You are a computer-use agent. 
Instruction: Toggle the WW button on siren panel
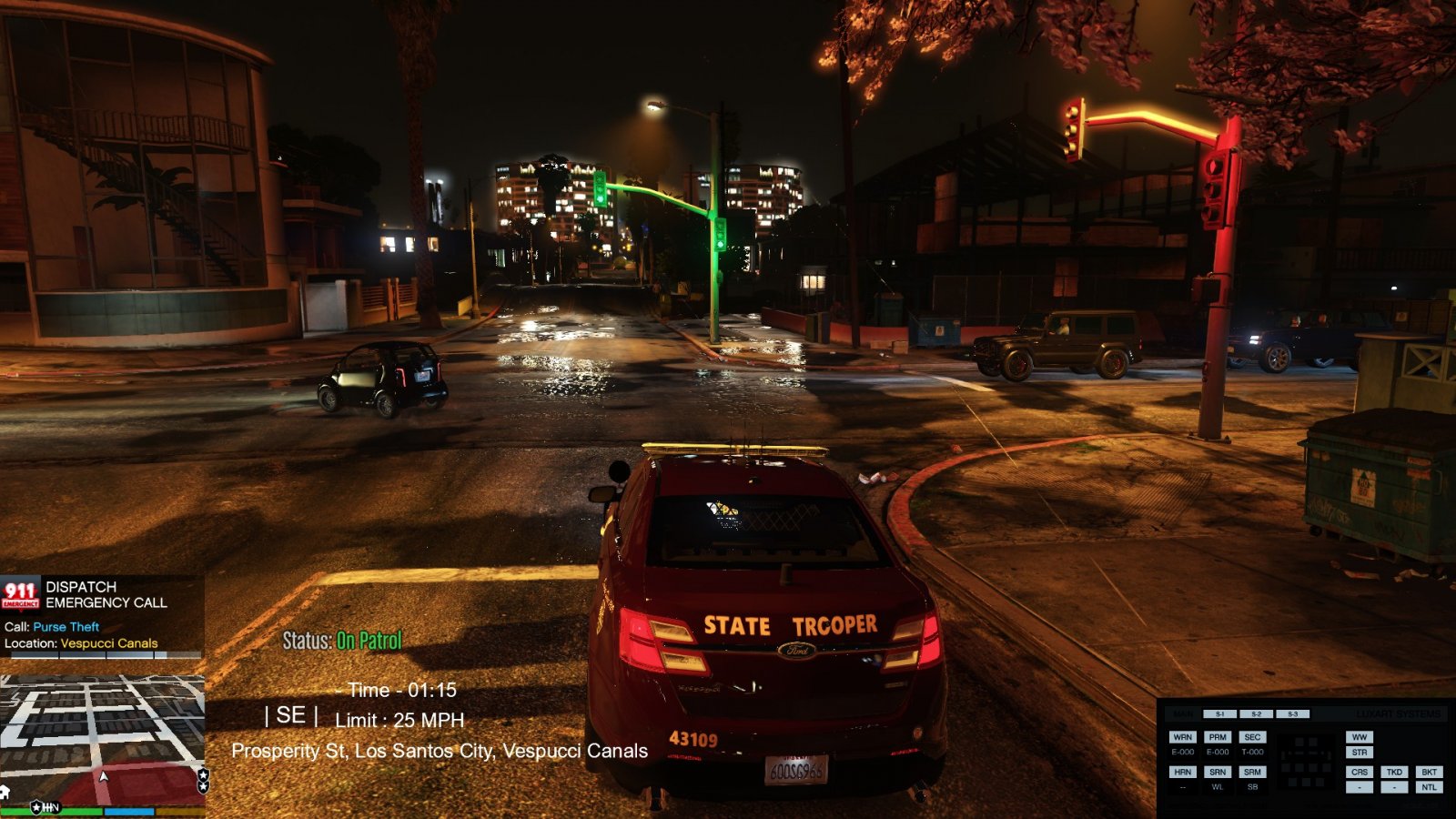point(1360,737)
